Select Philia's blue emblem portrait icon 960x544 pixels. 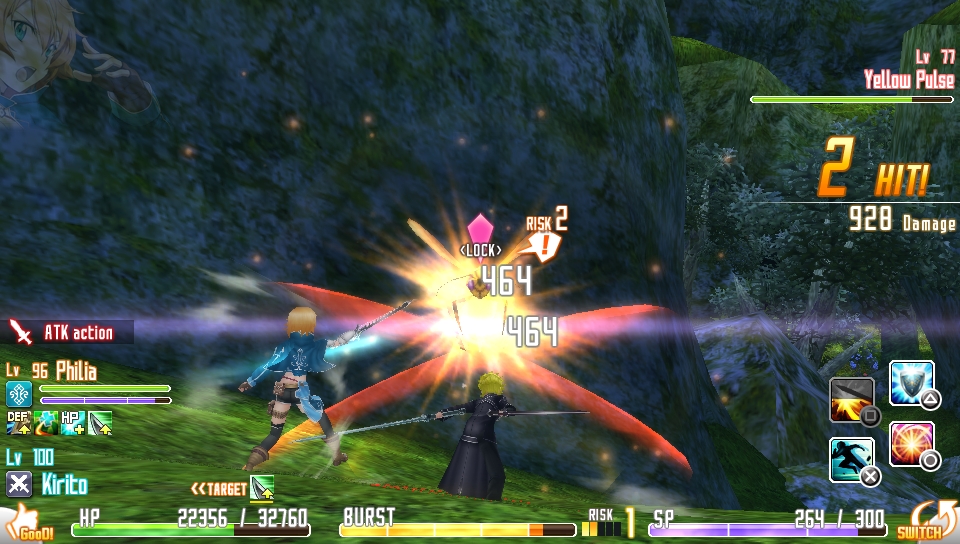click(19, 393)
